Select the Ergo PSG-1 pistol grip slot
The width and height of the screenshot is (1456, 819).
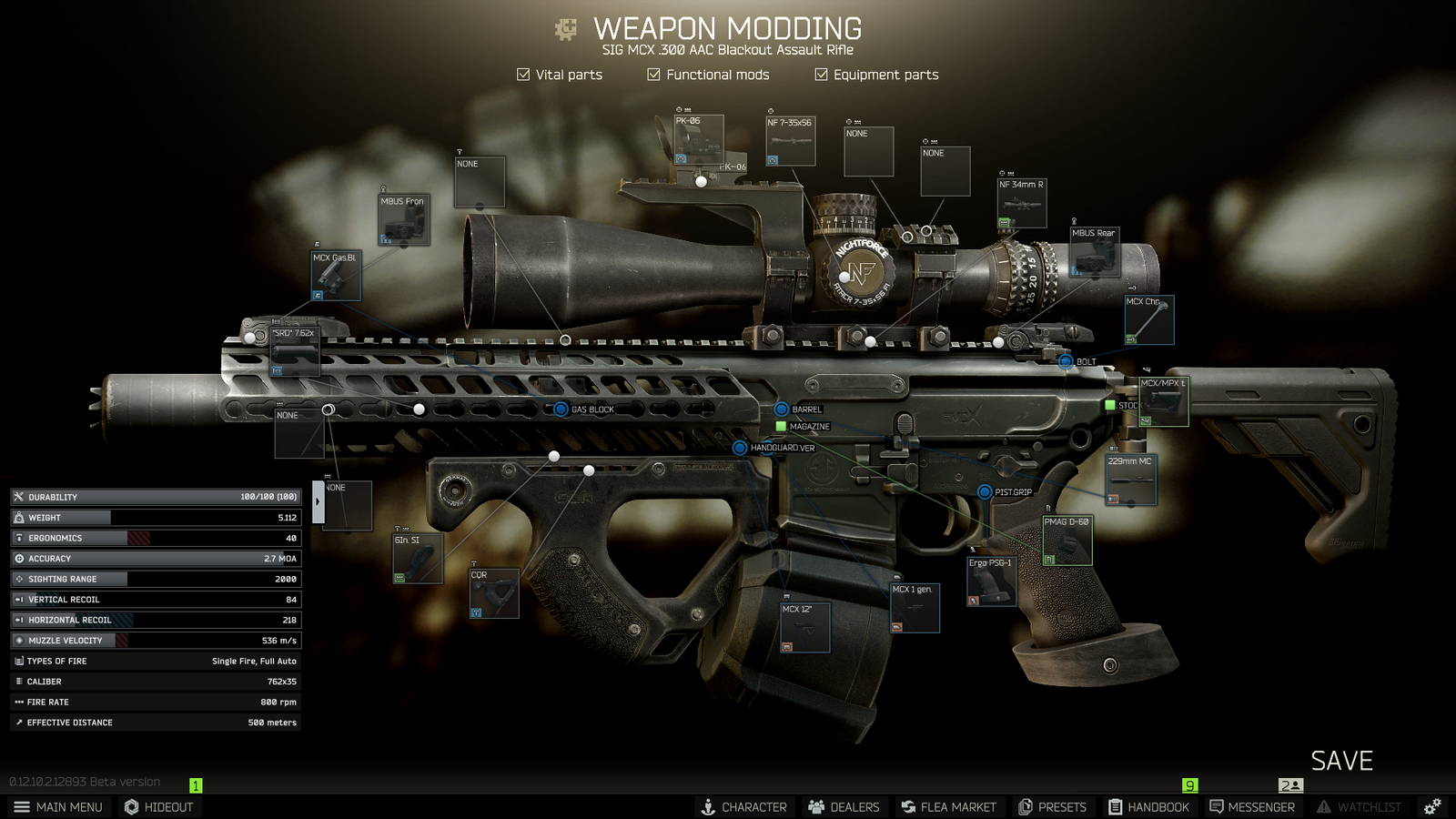coord(991,581)
